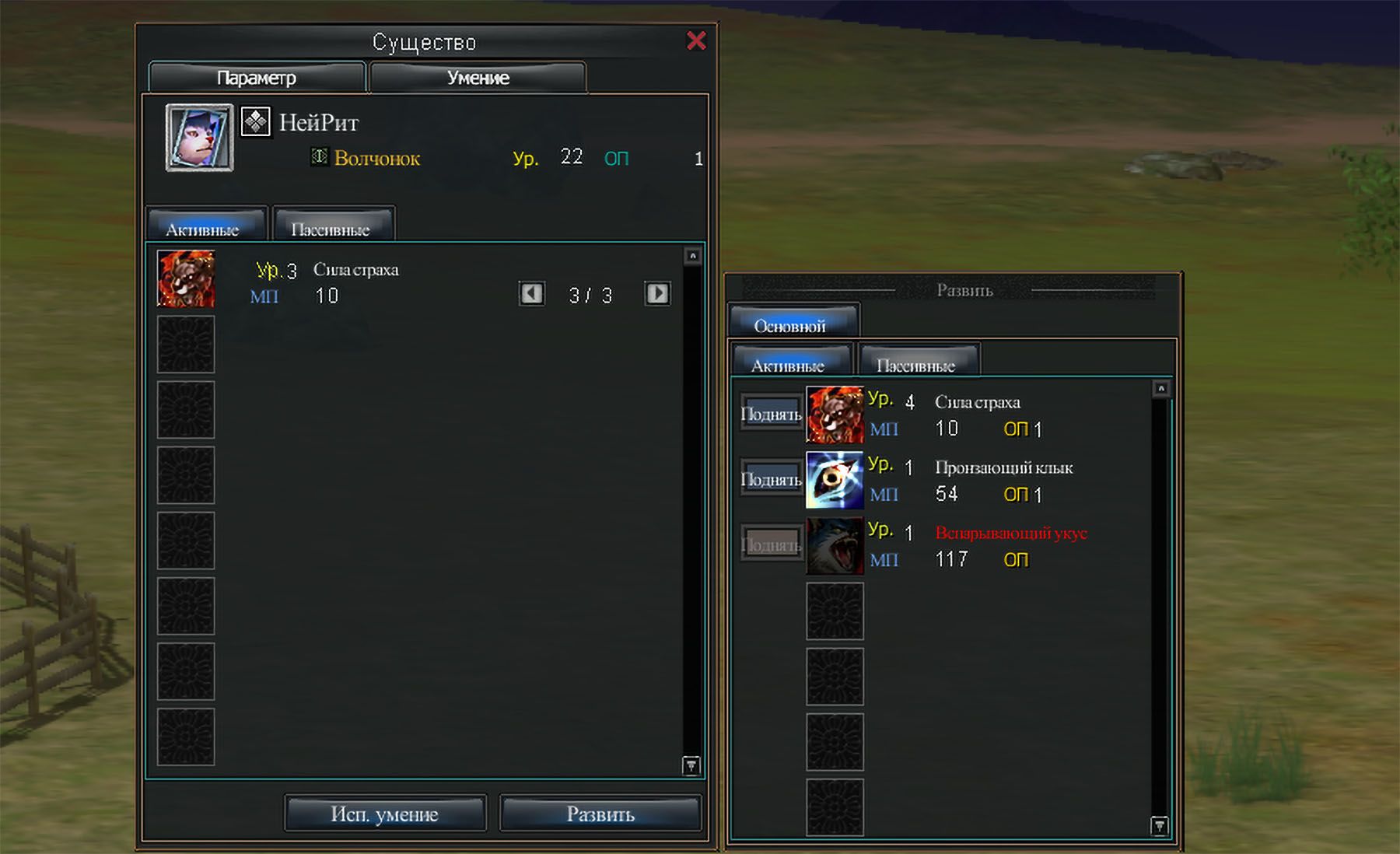This screenshot has width=1400, height=854.
Task: Switch to Пассивные tab in Развить panel
Action: point(918,364)
